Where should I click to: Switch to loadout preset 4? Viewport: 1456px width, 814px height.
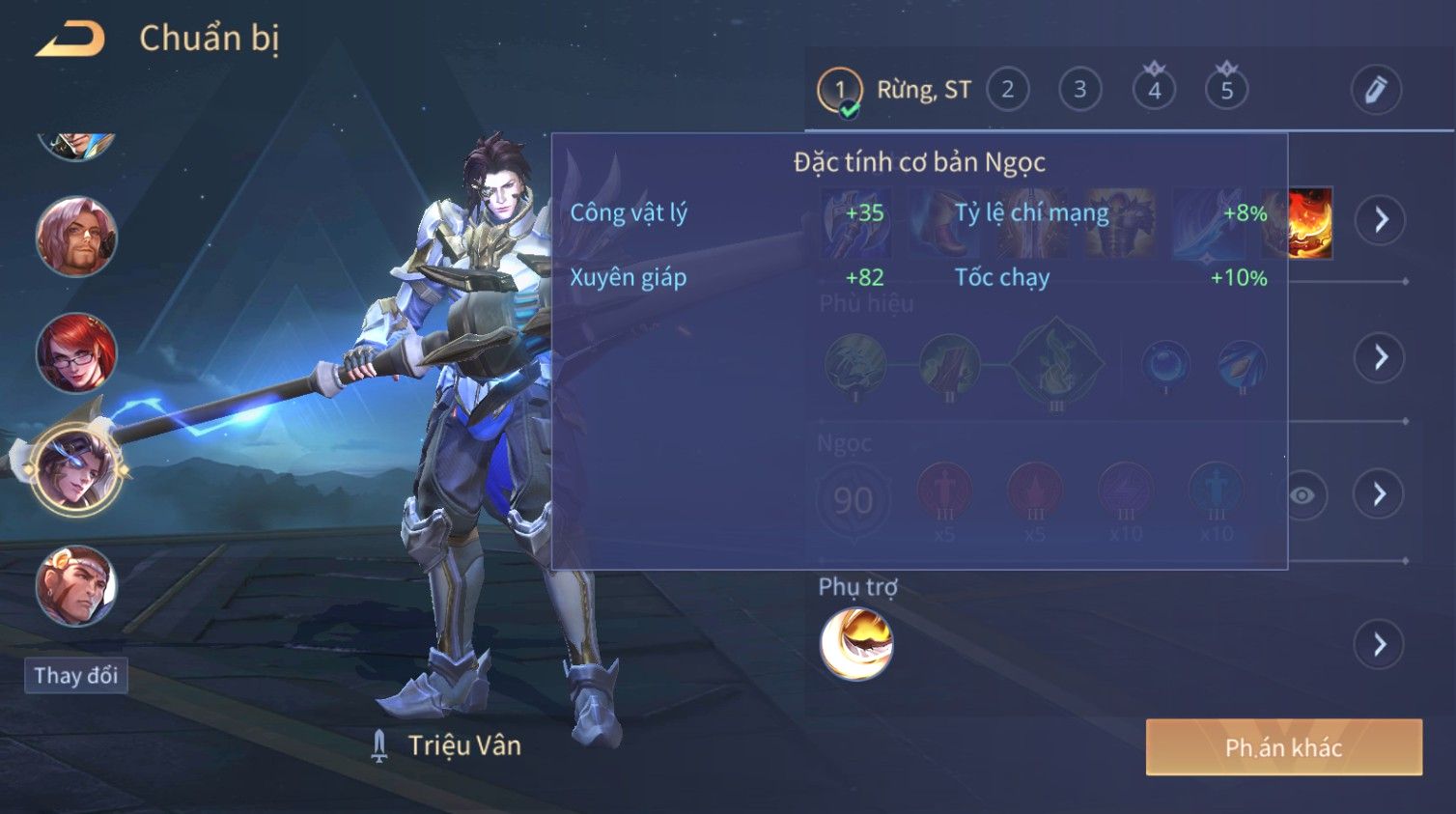click(1154, 90)
